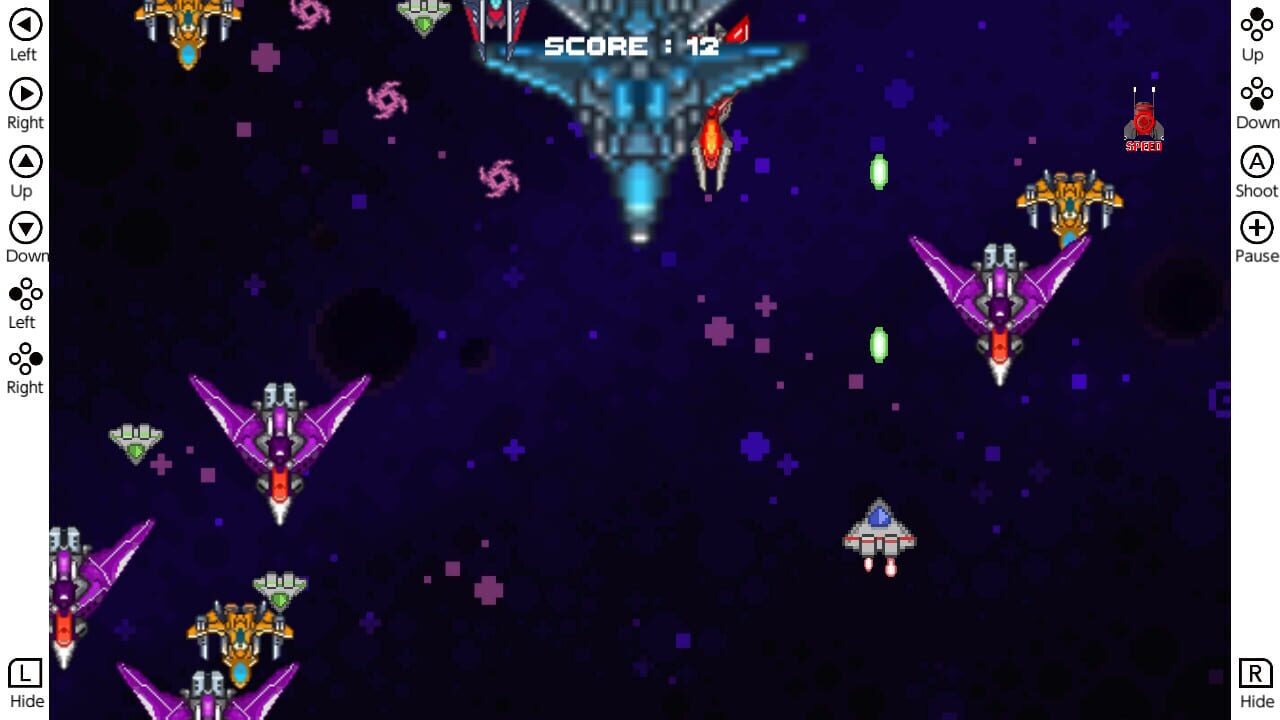The width and height of the screenshot is (1280, 720).
Task: Select the Left arrow movement control
Action: (x=24, y=23)
